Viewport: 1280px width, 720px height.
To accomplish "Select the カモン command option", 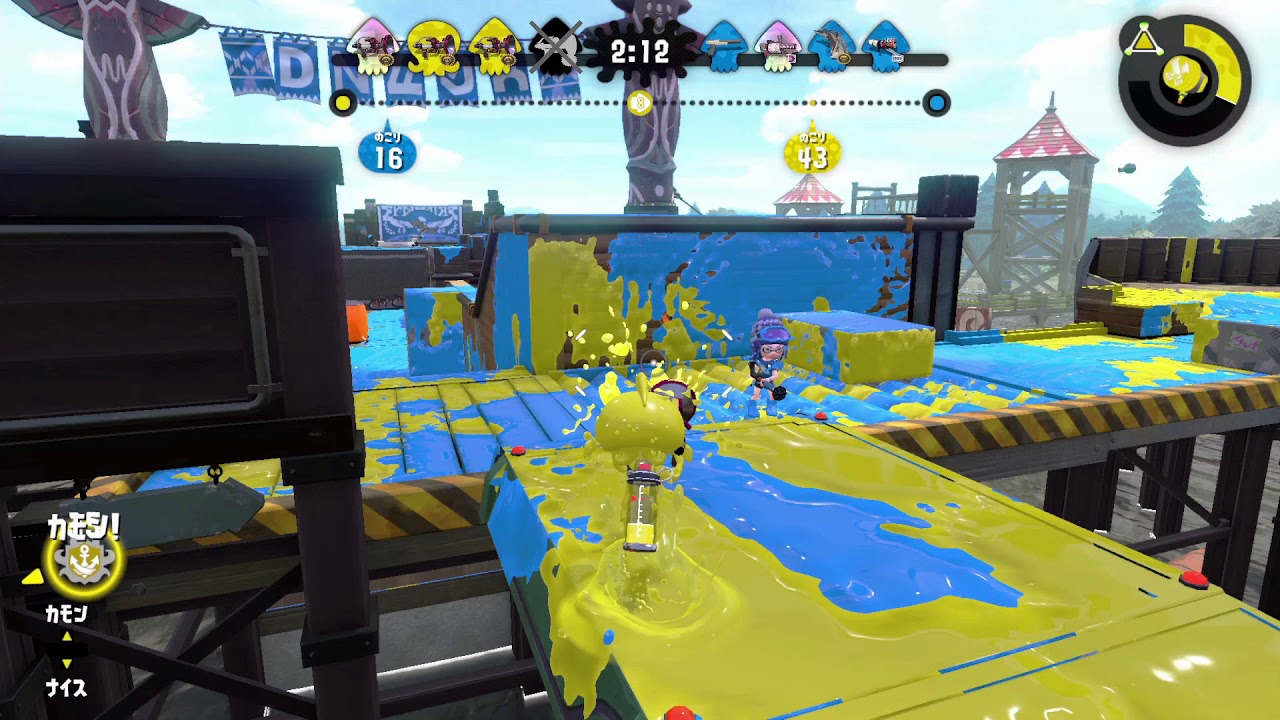I will click(x=67, y=612).
